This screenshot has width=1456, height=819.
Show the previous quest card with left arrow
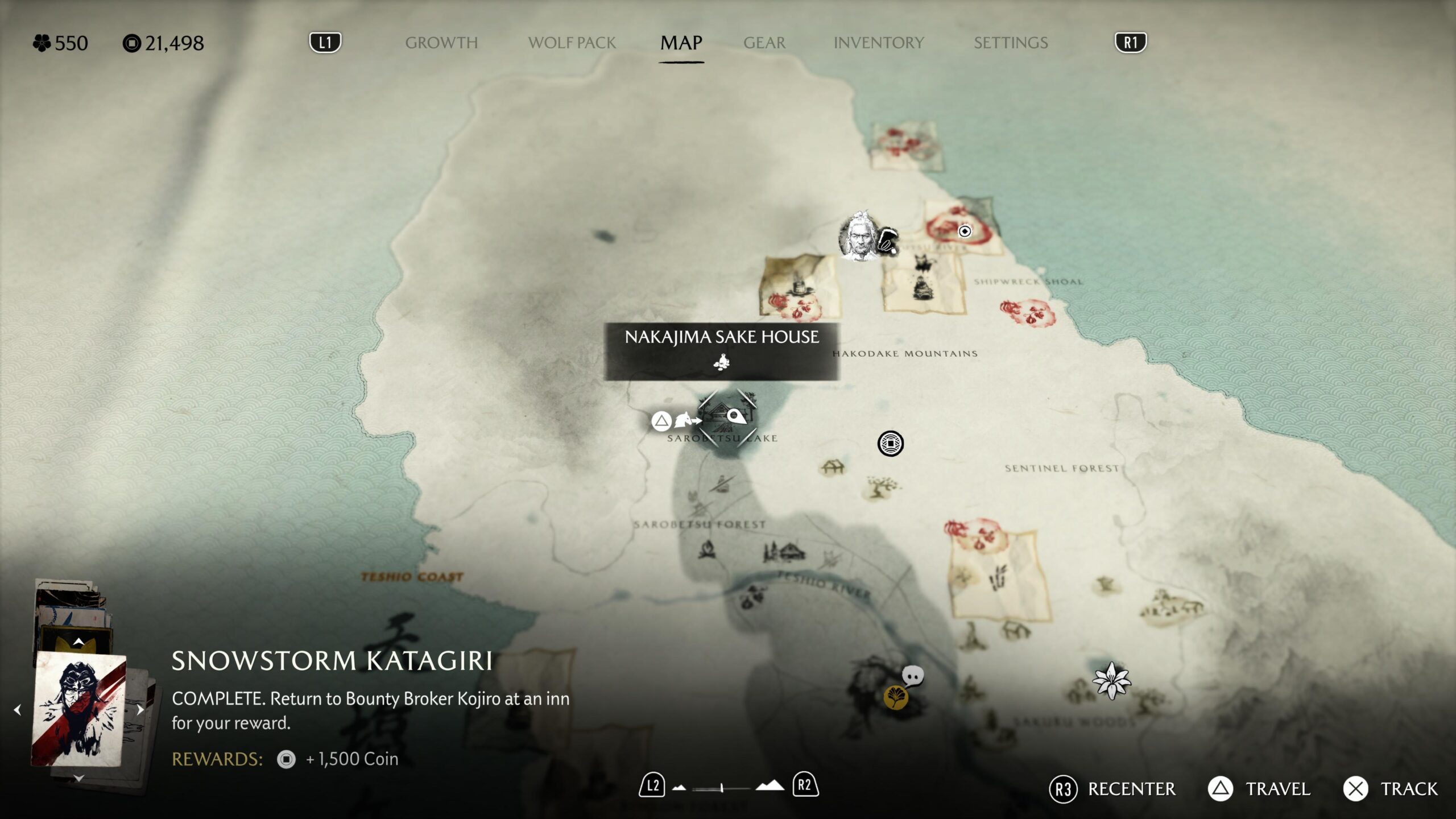(x=18, y=710)
